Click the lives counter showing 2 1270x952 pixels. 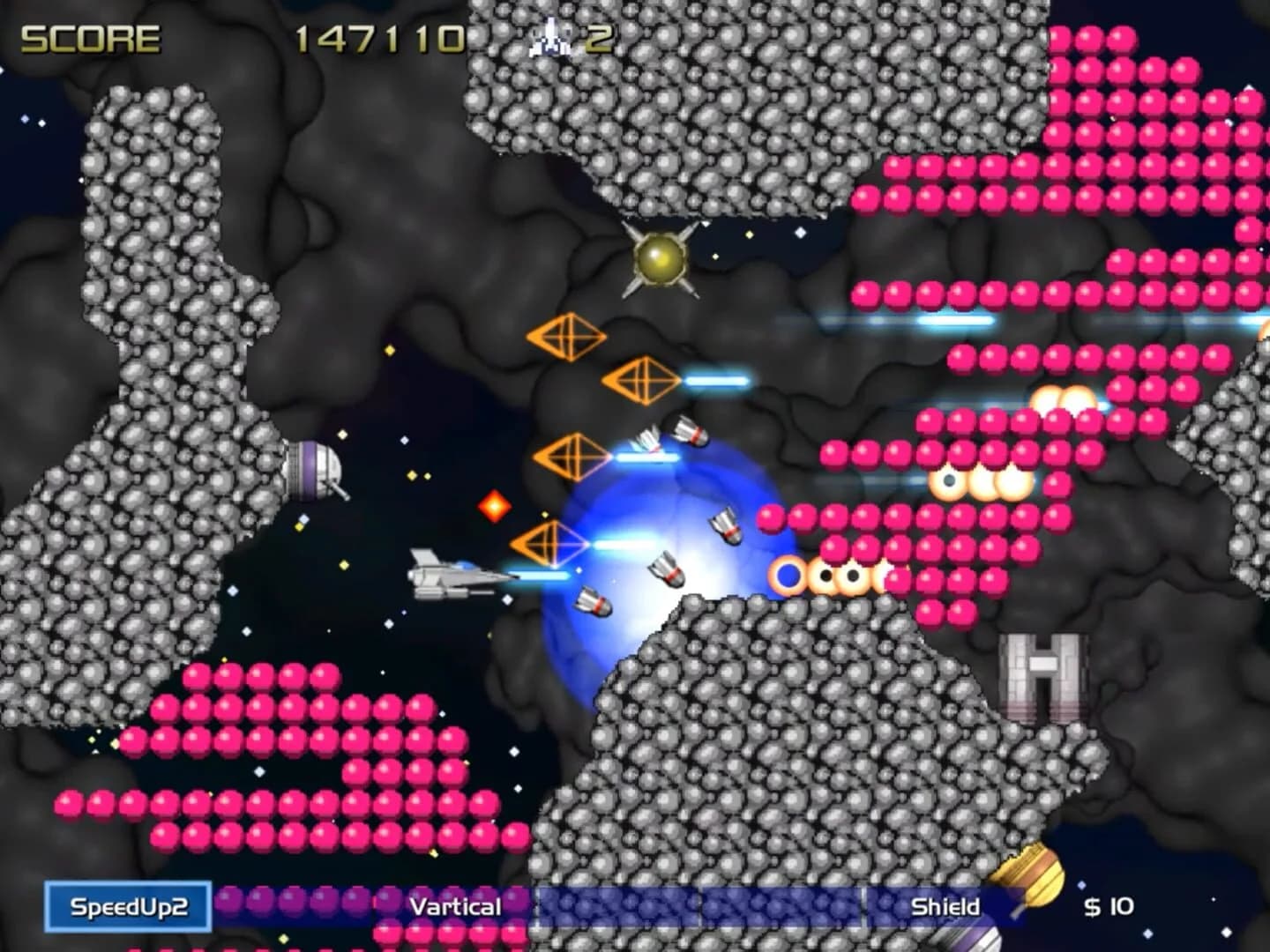[x=598, y=38]
